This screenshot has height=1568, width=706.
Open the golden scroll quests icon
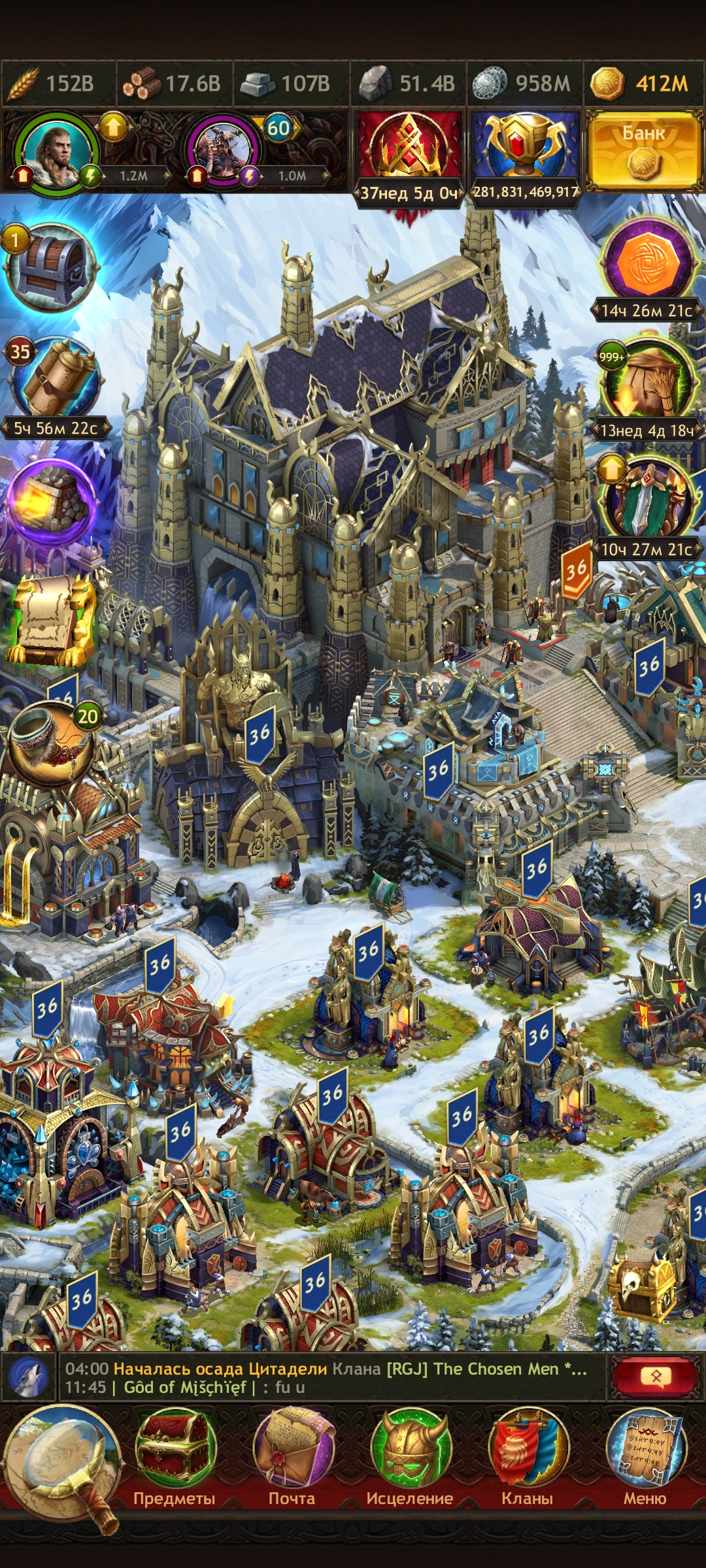tap(50, 619)
